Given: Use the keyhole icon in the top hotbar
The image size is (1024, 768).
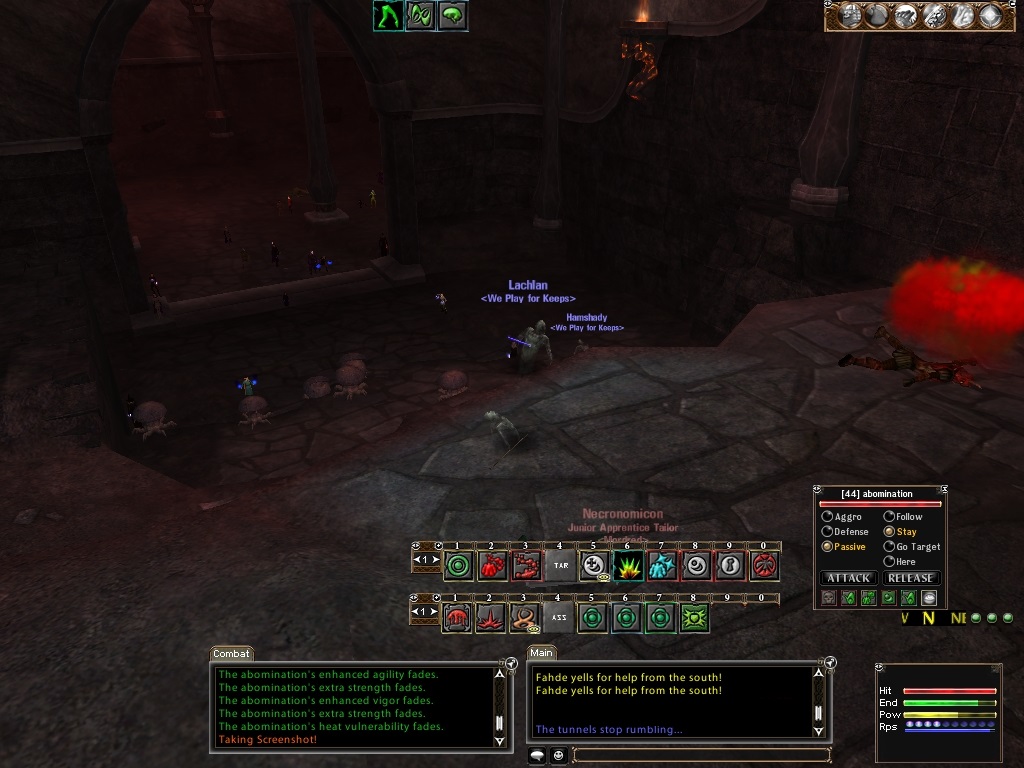Looking at the screenshot, I should (730, 566).
